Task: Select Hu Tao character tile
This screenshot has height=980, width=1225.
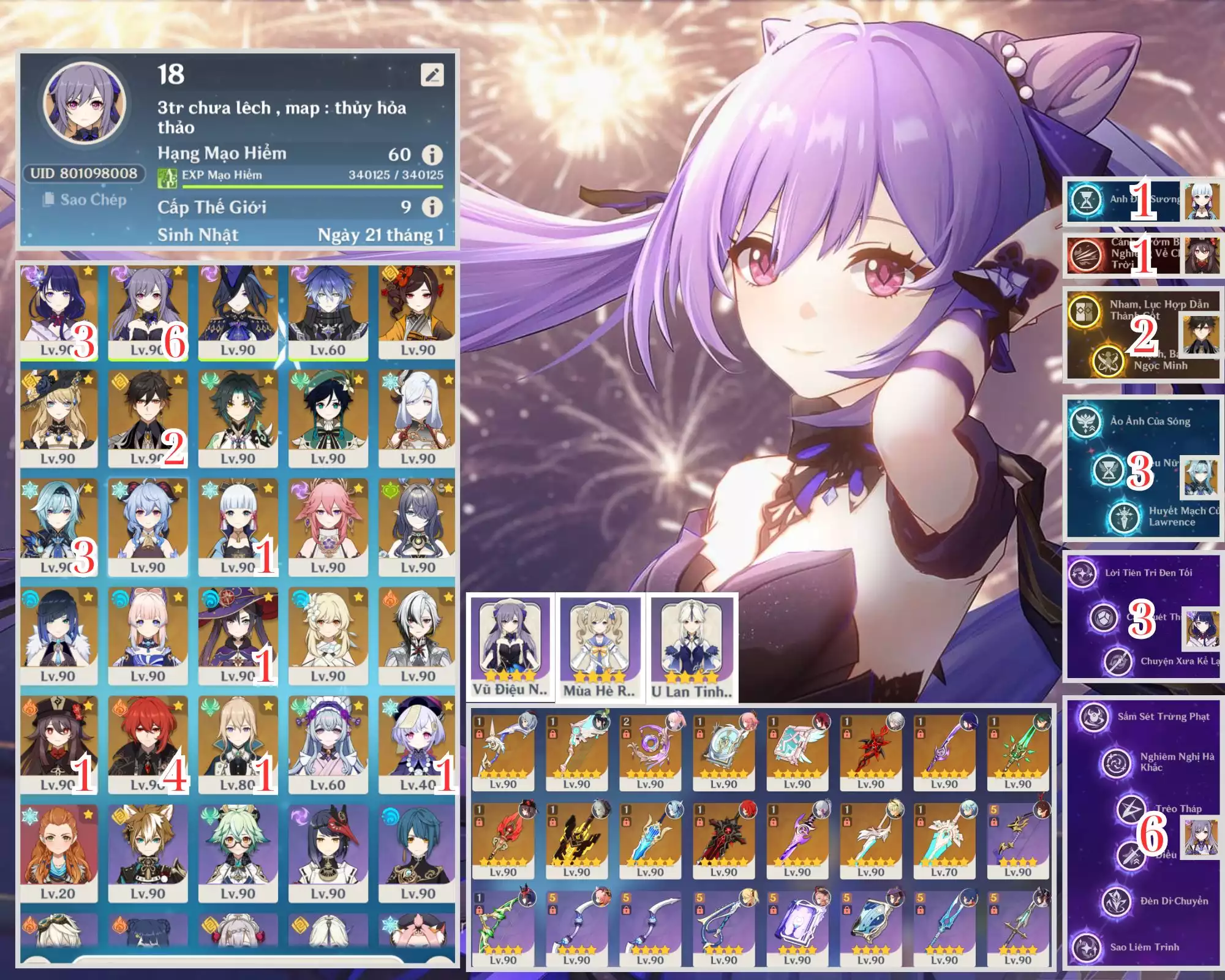Action: pyautogui.click(x=58, y=743)
